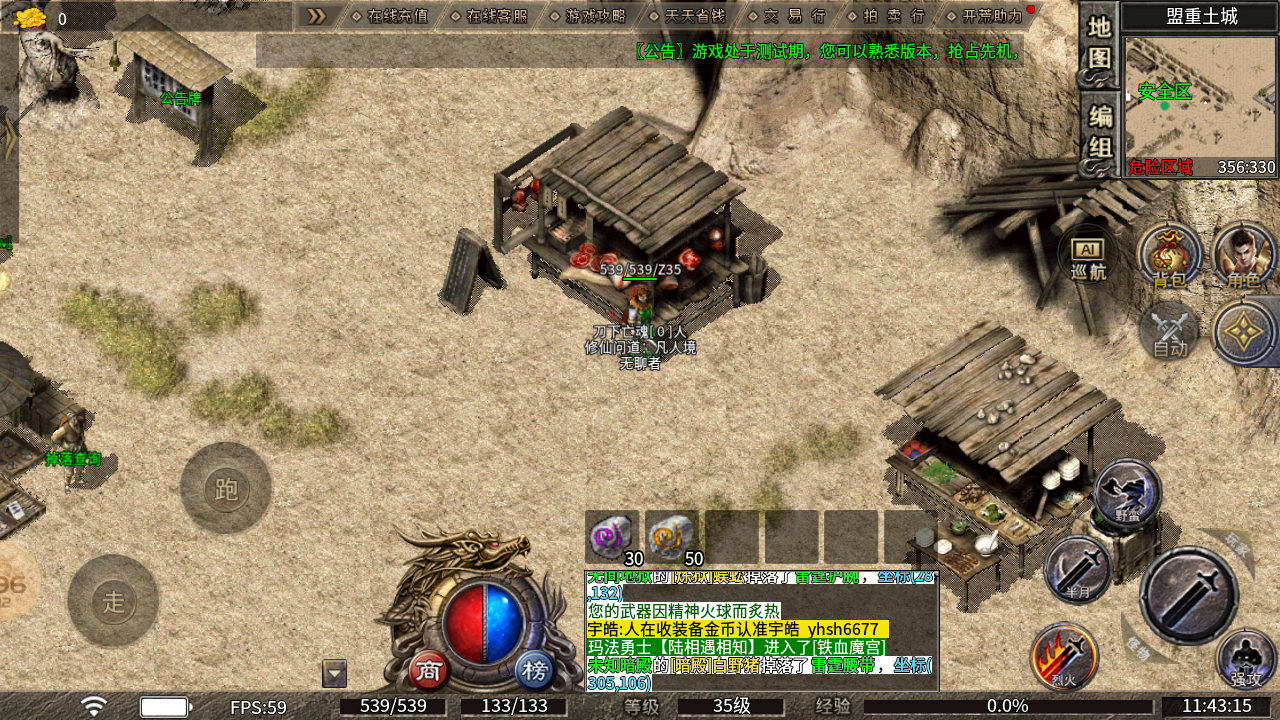The image size is (1280, 720).
Task: Open the 背包 bag inventory
Action: tap(1169, 255)
